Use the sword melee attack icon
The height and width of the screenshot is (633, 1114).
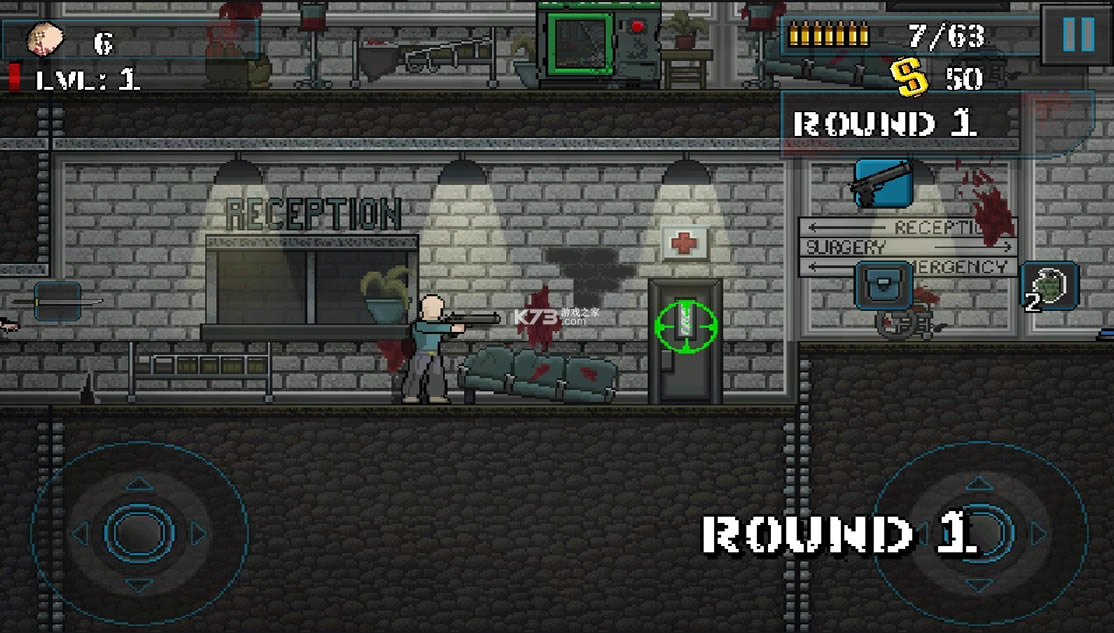coord(57,301)
